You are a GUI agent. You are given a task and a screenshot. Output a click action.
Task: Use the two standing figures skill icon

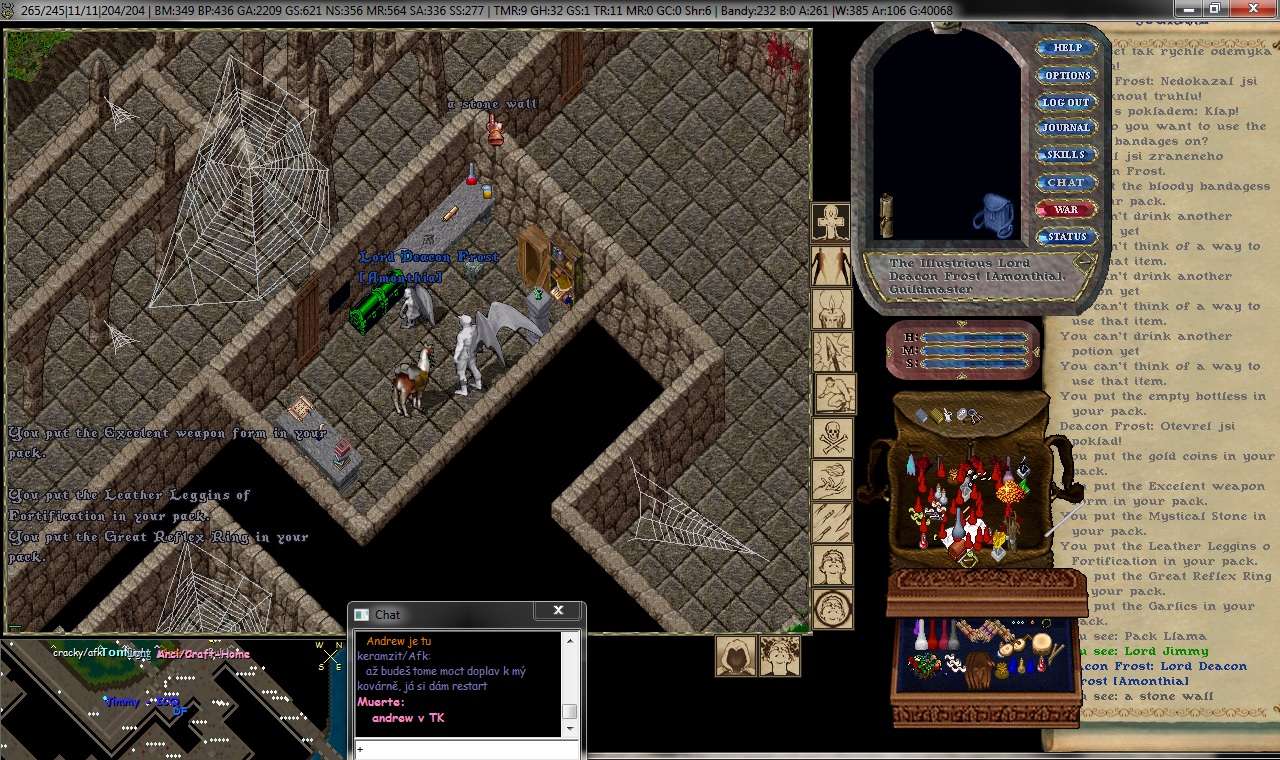(831, 266)
